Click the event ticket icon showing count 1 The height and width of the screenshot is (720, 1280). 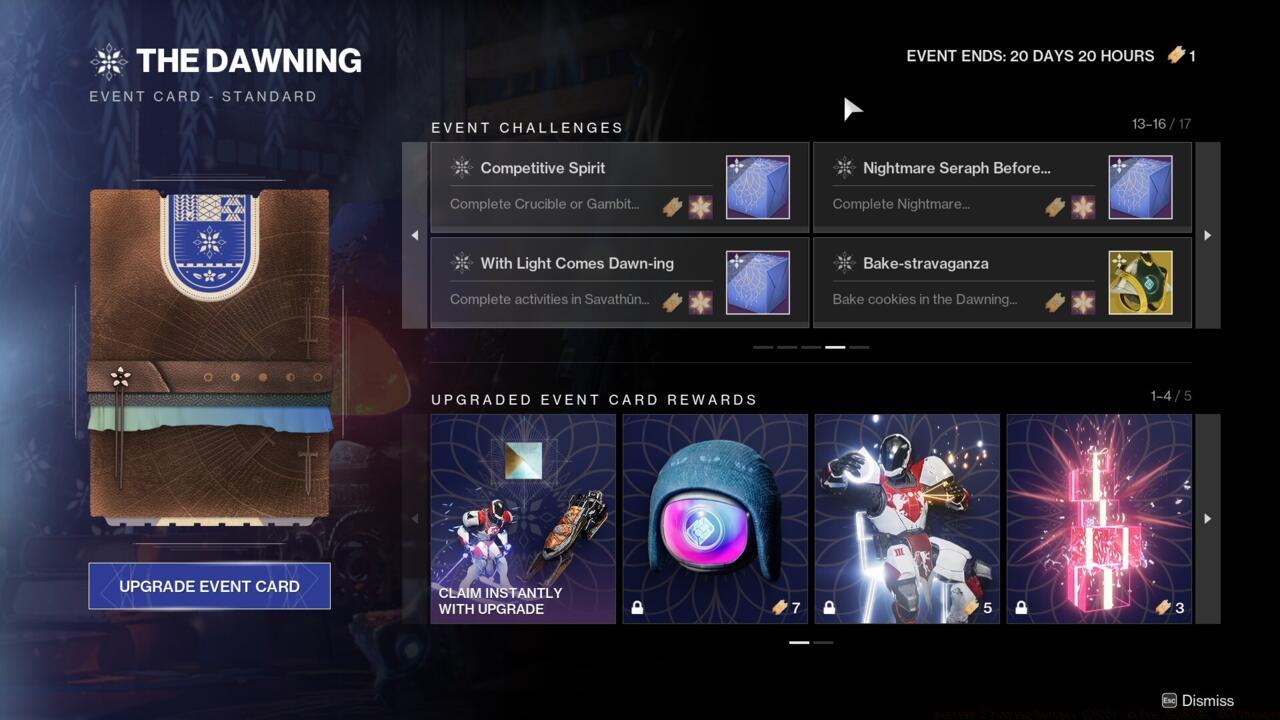(x=1175, y=56)
